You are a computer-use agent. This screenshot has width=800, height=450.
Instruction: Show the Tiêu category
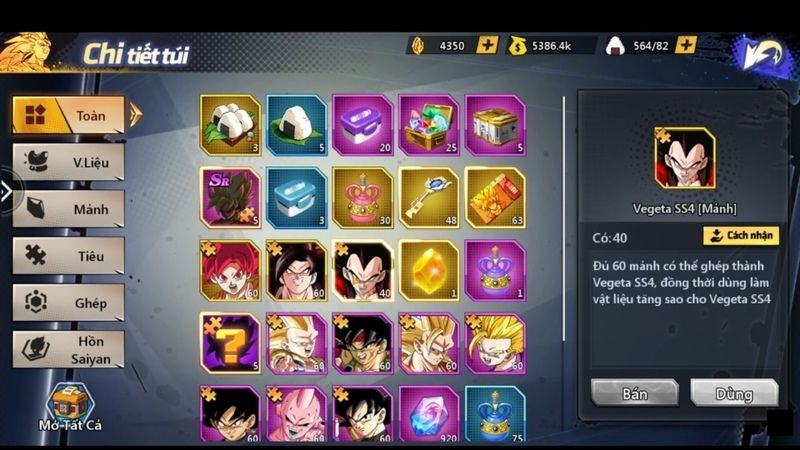click(69, 256)
